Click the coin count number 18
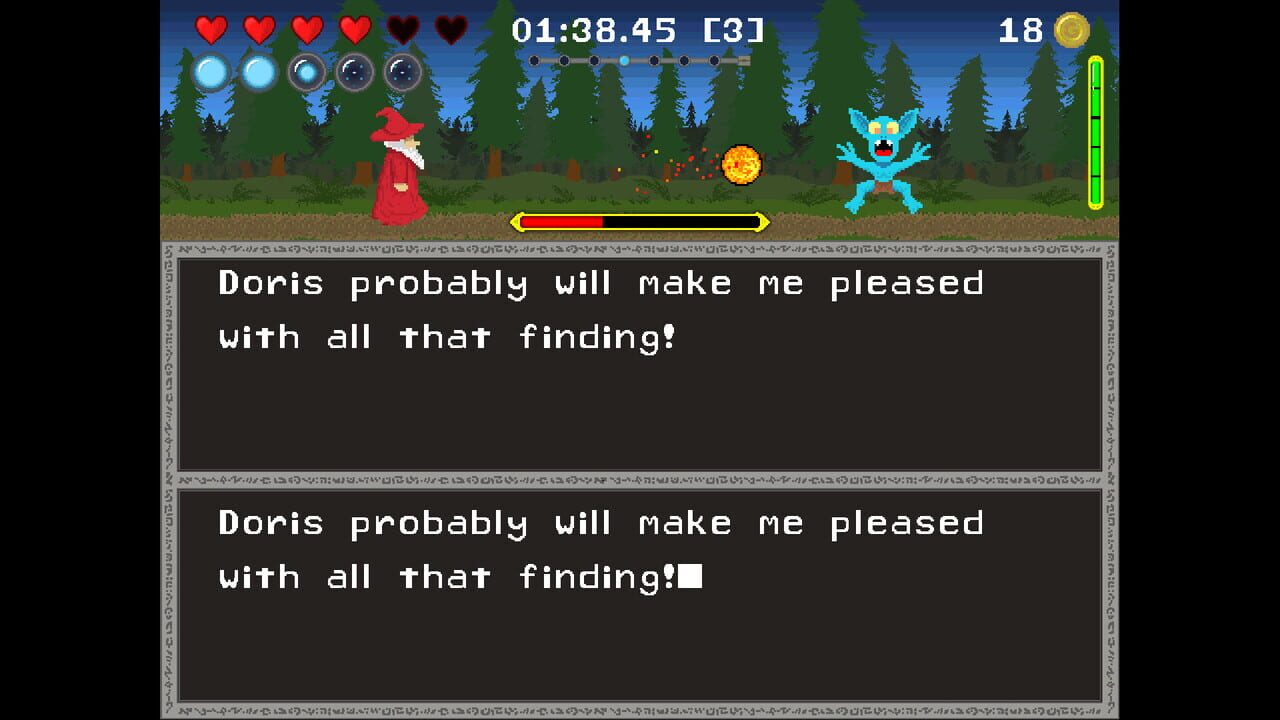The height and width of the screenshot is (720, 1280). [x=1020, y=29]
